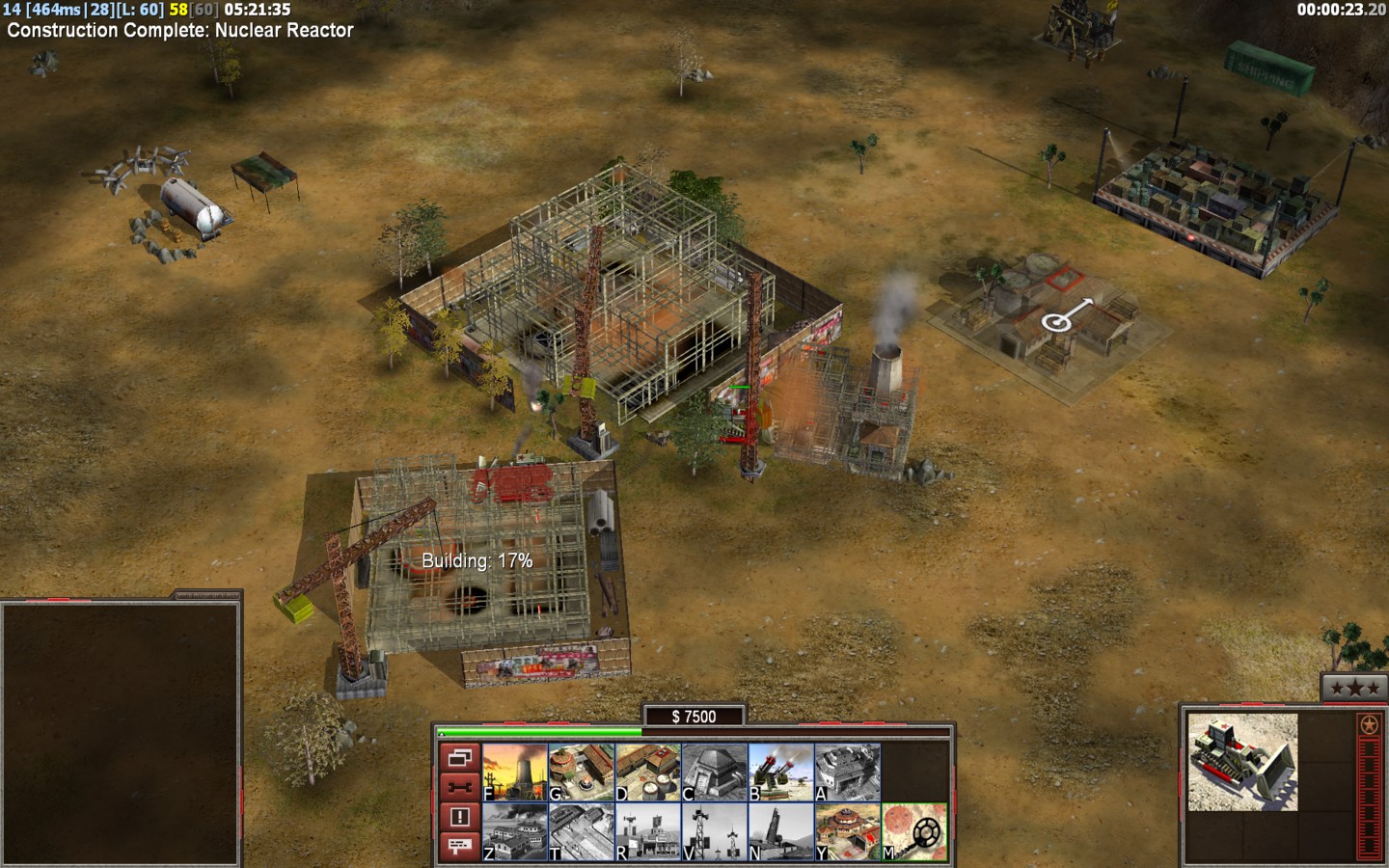Image resolution: width=1389 pixels, height=868 pixels.
Task: Select the Speaker Tower build icon
Action: 714,831
